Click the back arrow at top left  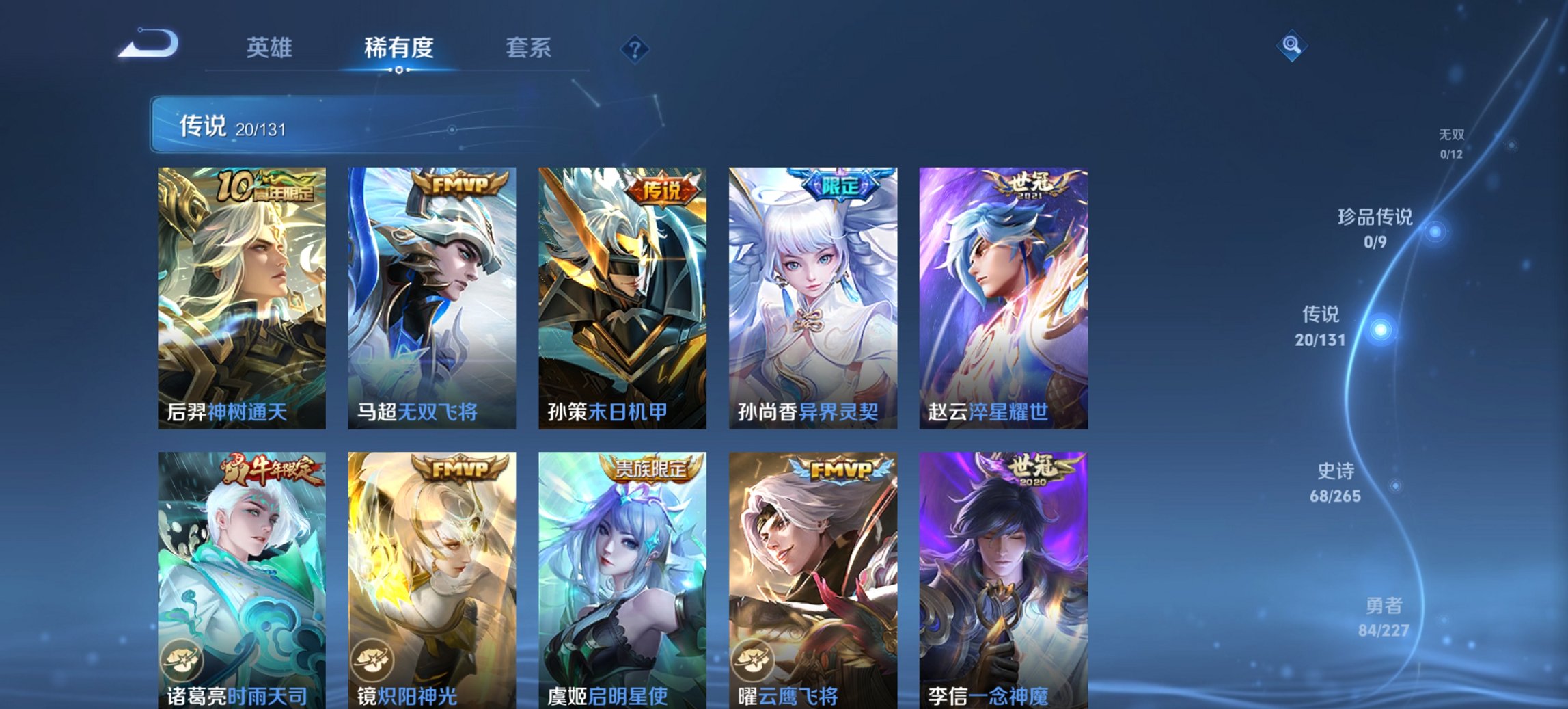coord(147,44)
